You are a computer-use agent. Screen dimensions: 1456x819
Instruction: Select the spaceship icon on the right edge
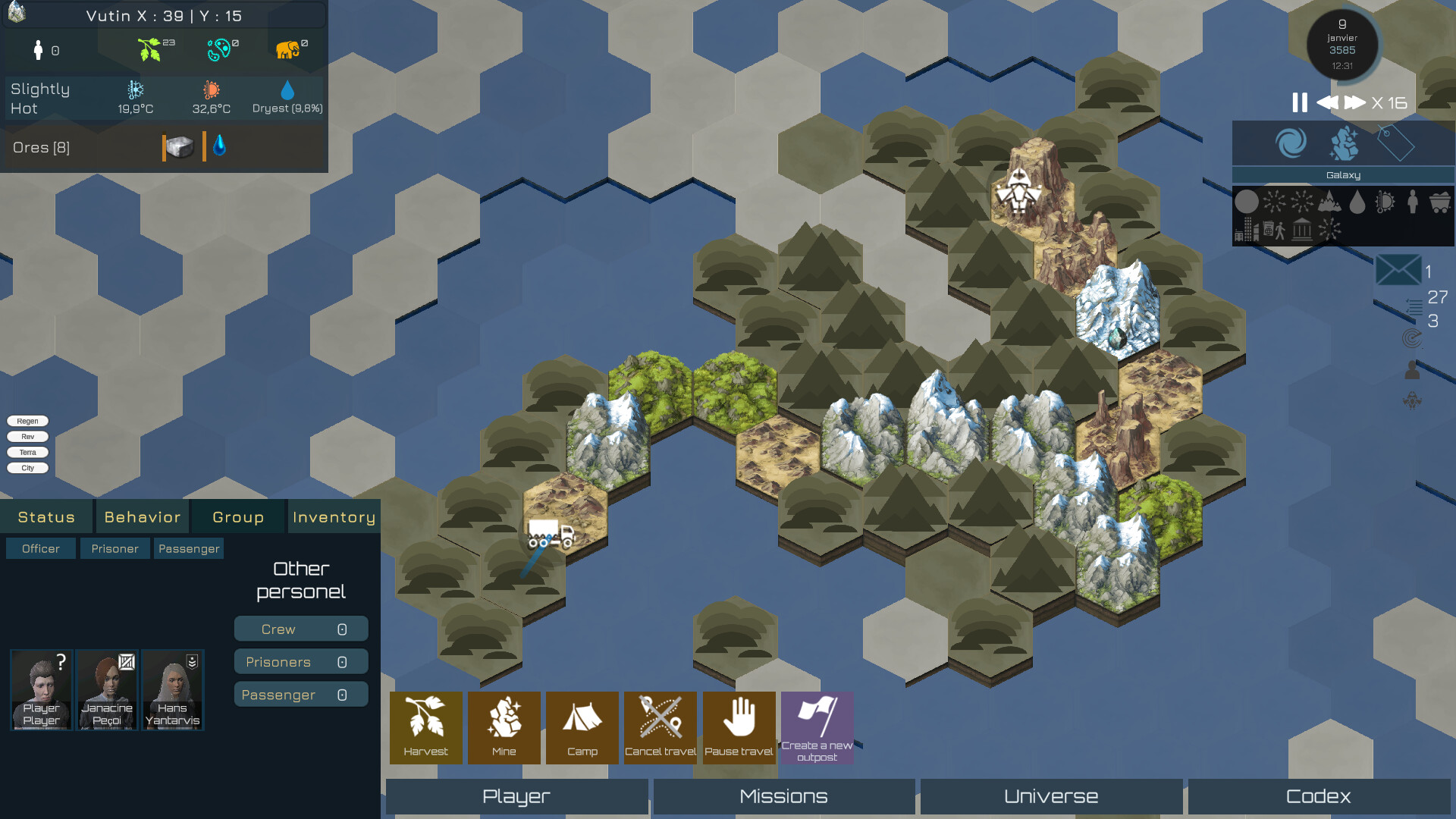point(1412,400)
